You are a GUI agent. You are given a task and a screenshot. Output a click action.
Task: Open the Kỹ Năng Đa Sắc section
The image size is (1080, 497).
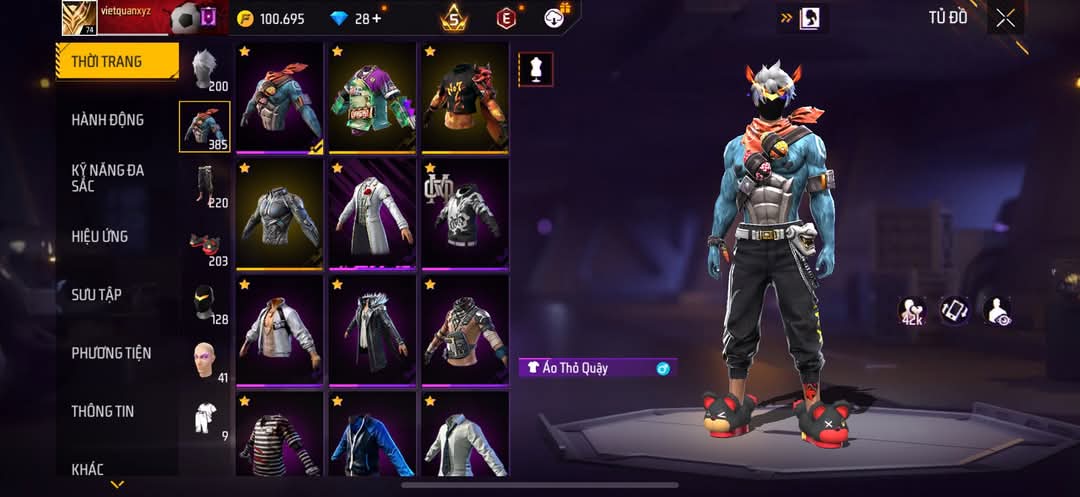(108, 178)
